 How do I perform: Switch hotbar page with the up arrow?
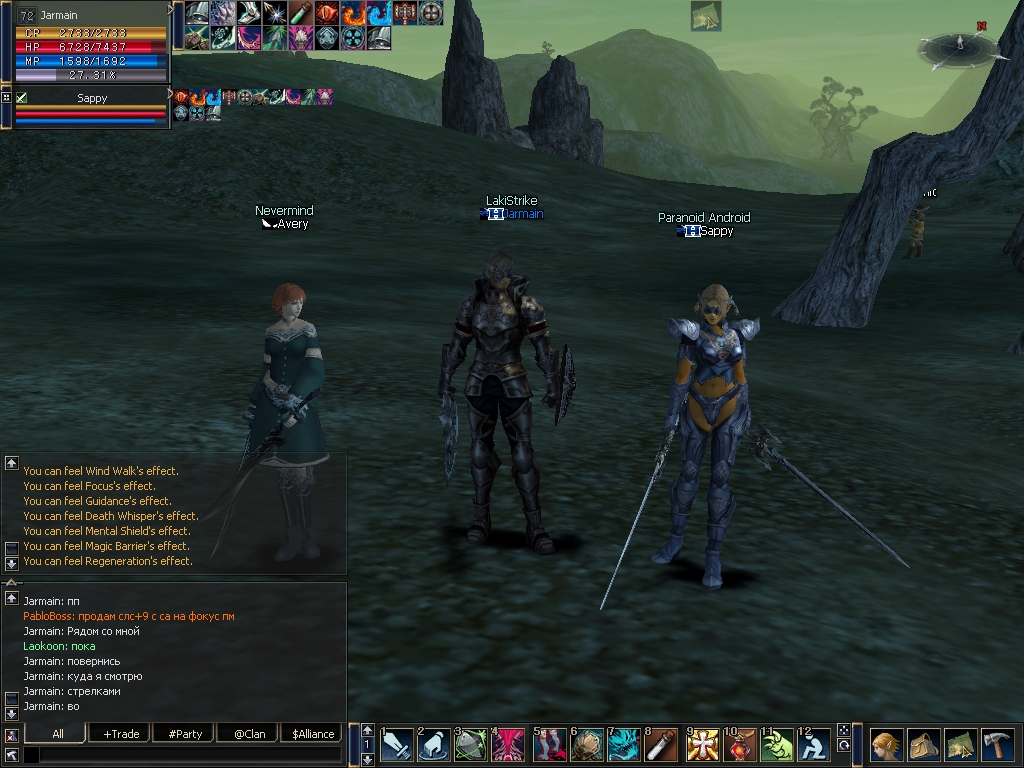pos(367,730)
